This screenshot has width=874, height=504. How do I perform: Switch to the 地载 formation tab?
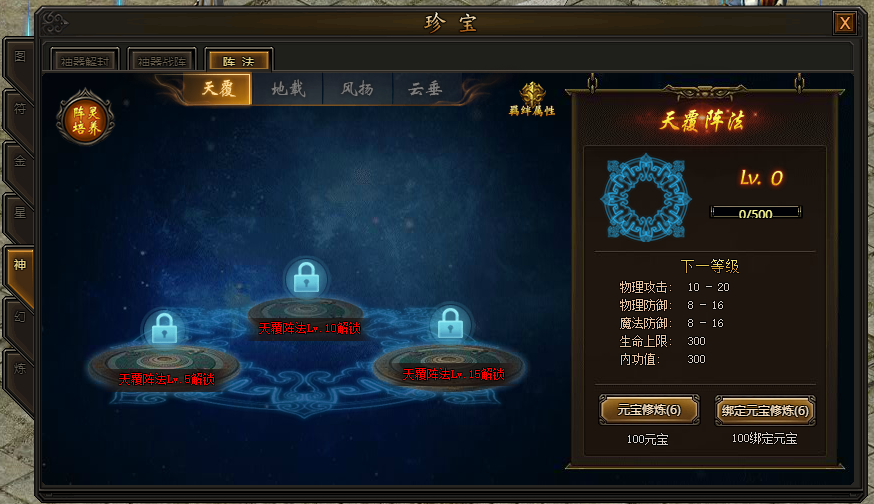288,89
